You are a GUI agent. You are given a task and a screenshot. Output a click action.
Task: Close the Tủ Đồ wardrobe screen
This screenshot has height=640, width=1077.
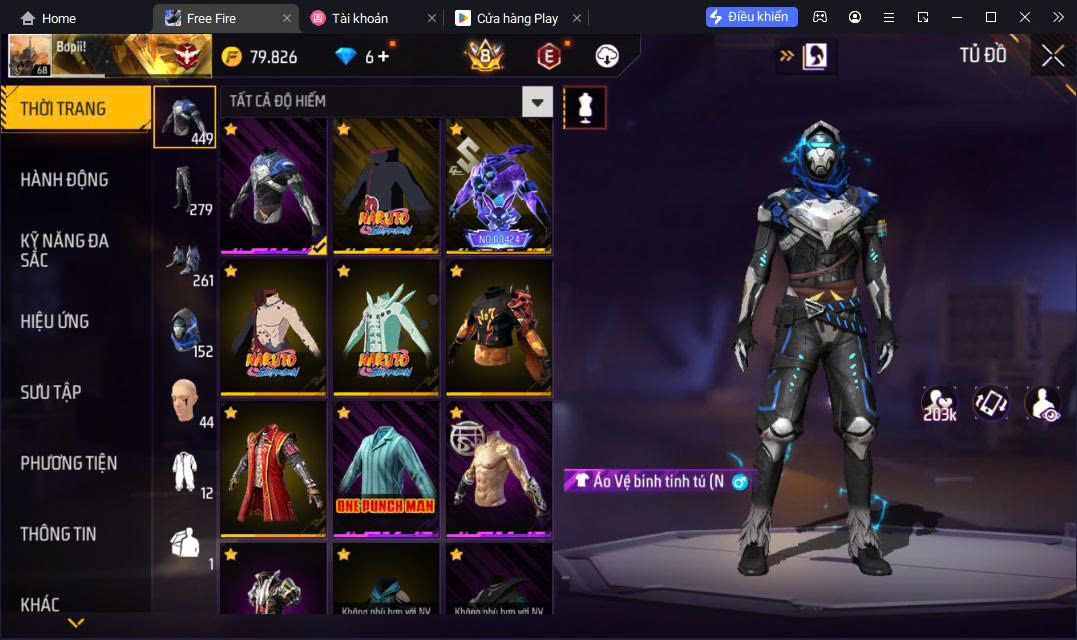click(x=1052, y=56)
